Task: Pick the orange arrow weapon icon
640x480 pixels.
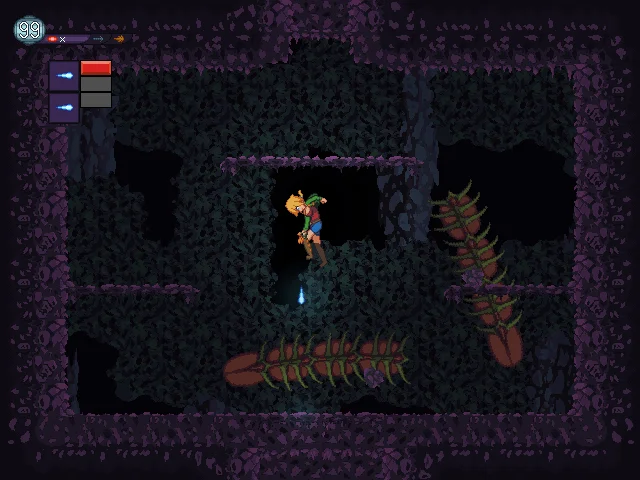Action: click(x=119, y=39)
